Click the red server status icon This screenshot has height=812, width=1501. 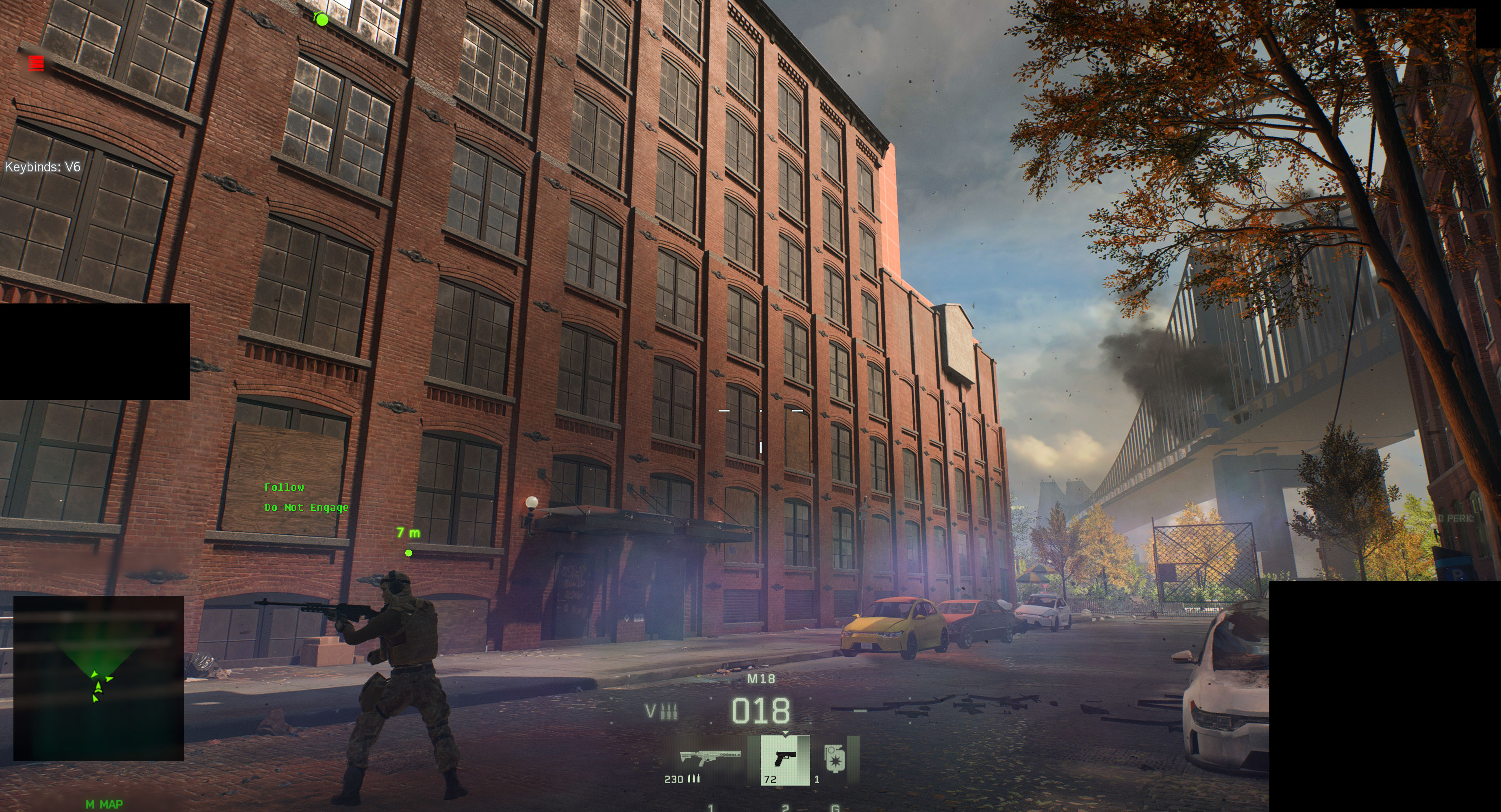[x=36, y=63]
